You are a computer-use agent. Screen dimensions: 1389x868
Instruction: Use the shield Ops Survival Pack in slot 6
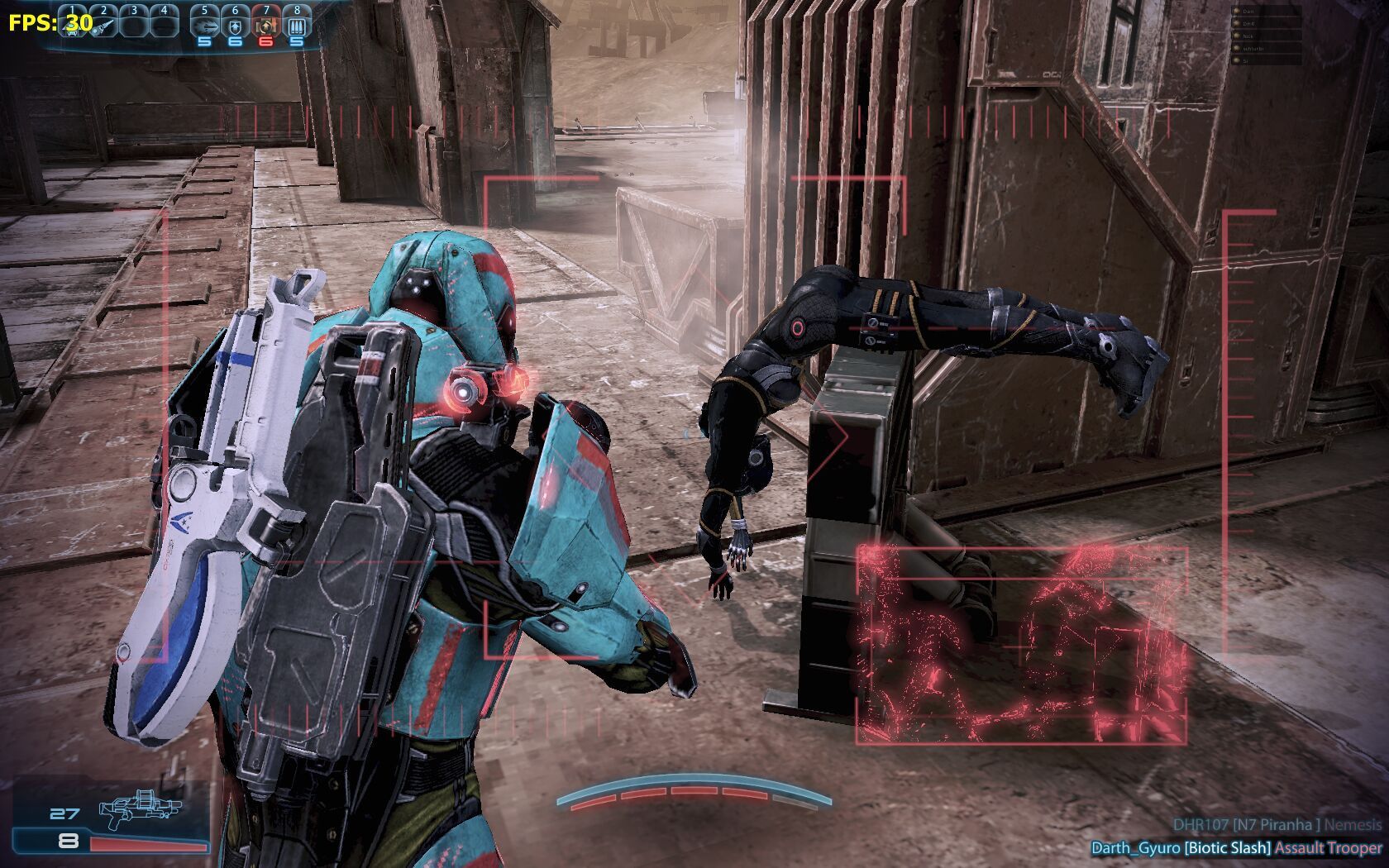tap(235, 24)
